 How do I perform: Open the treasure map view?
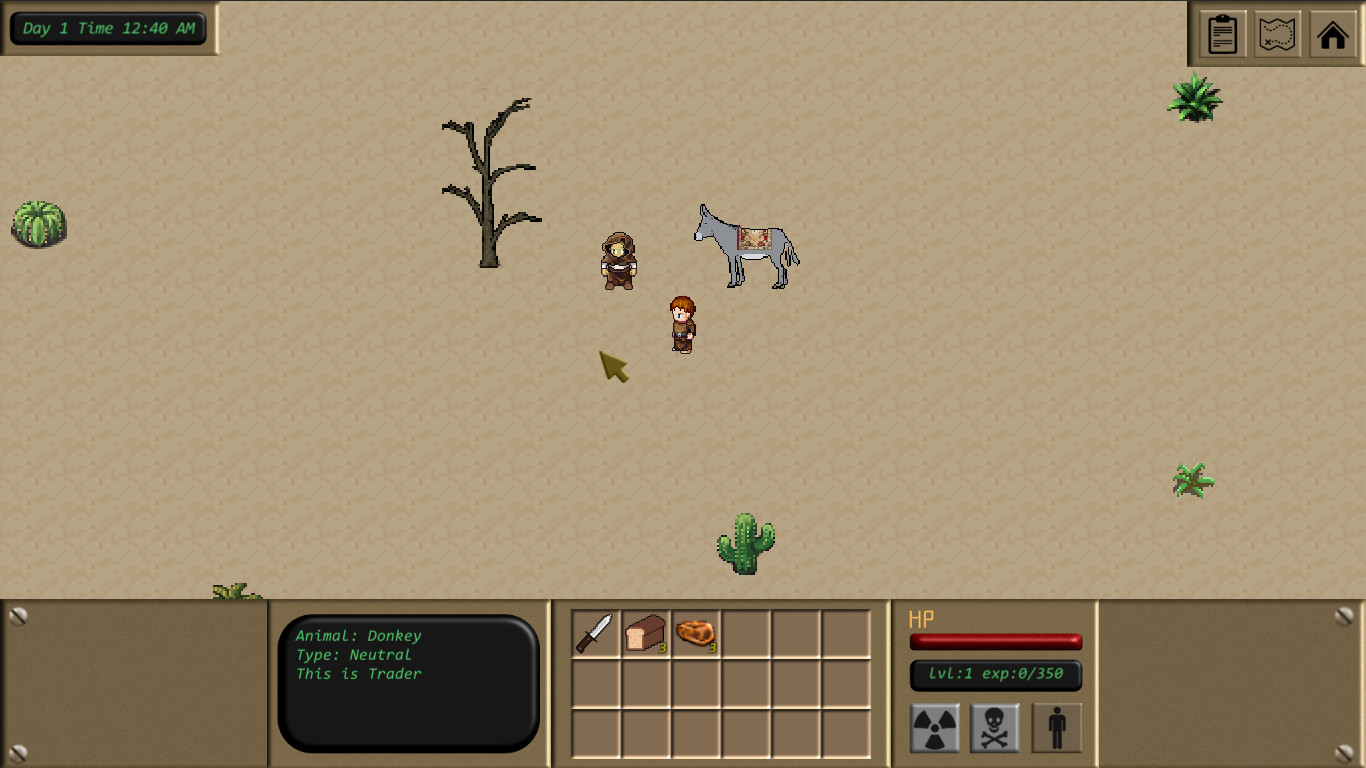click(x=1277, y=34)
